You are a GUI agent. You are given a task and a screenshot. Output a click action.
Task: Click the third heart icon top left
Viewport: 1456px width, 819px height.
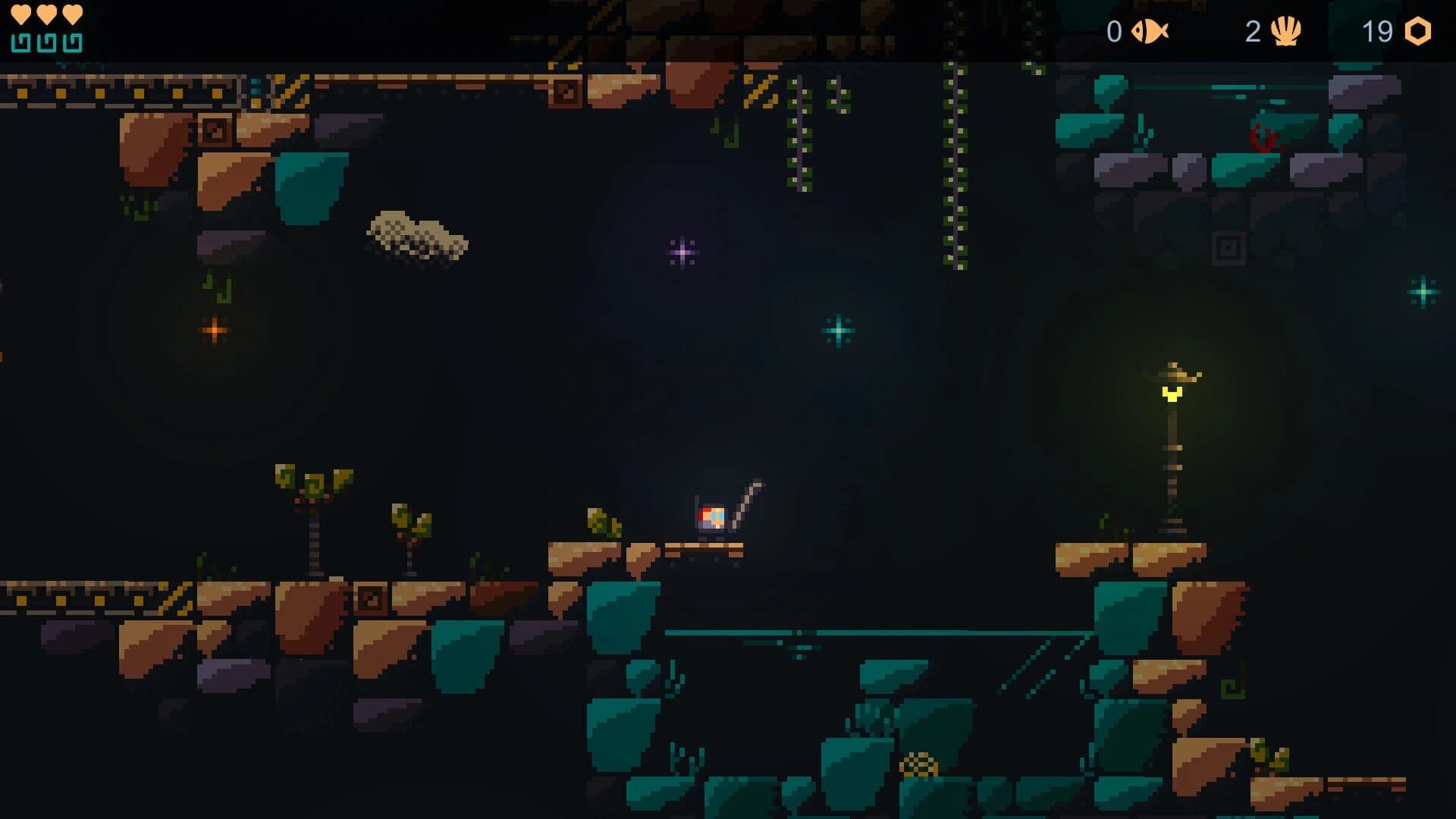point(72,13)
